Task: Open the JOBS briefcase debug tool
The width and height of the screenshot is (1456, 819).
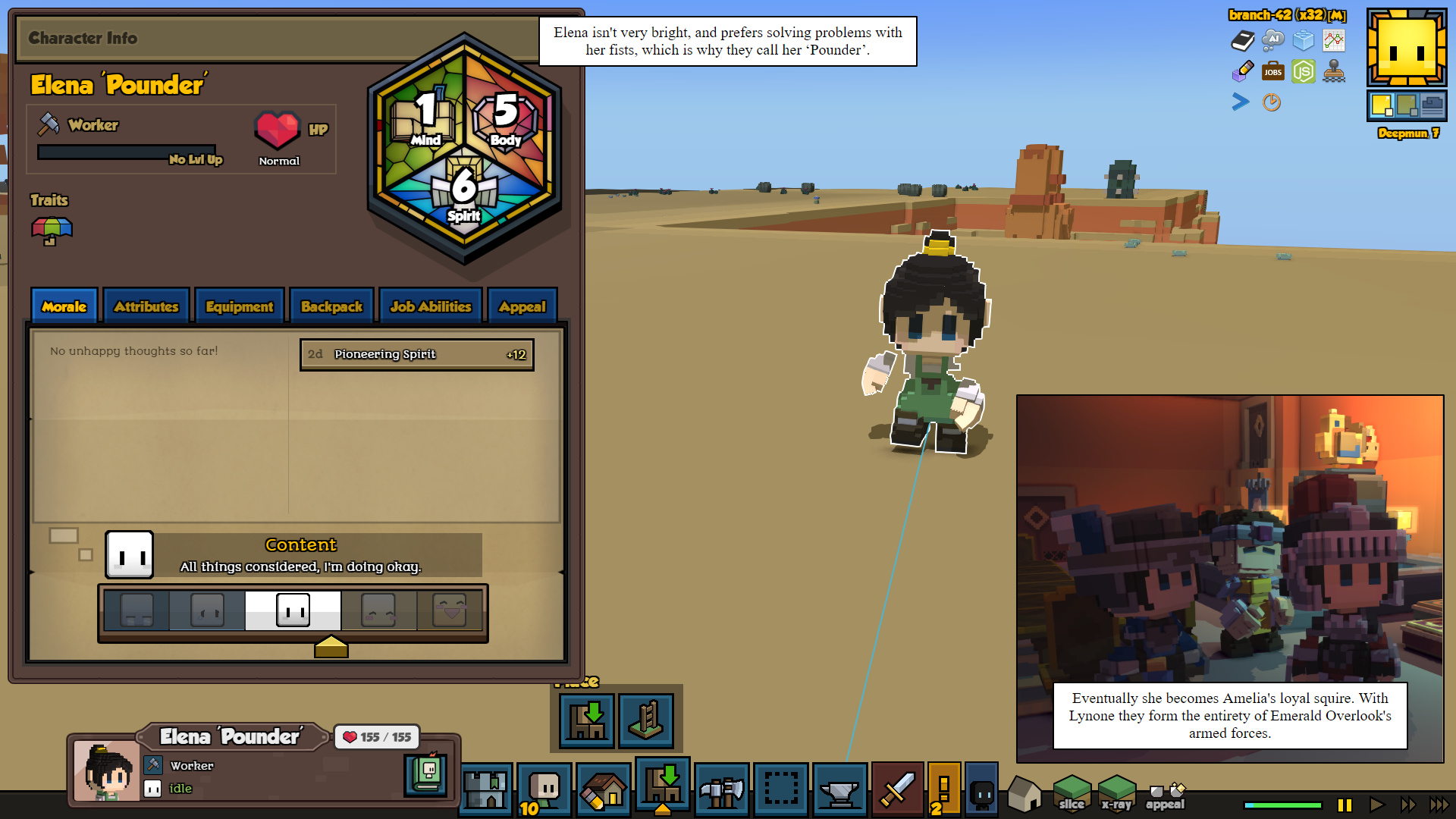Action: pos(1272,72)
